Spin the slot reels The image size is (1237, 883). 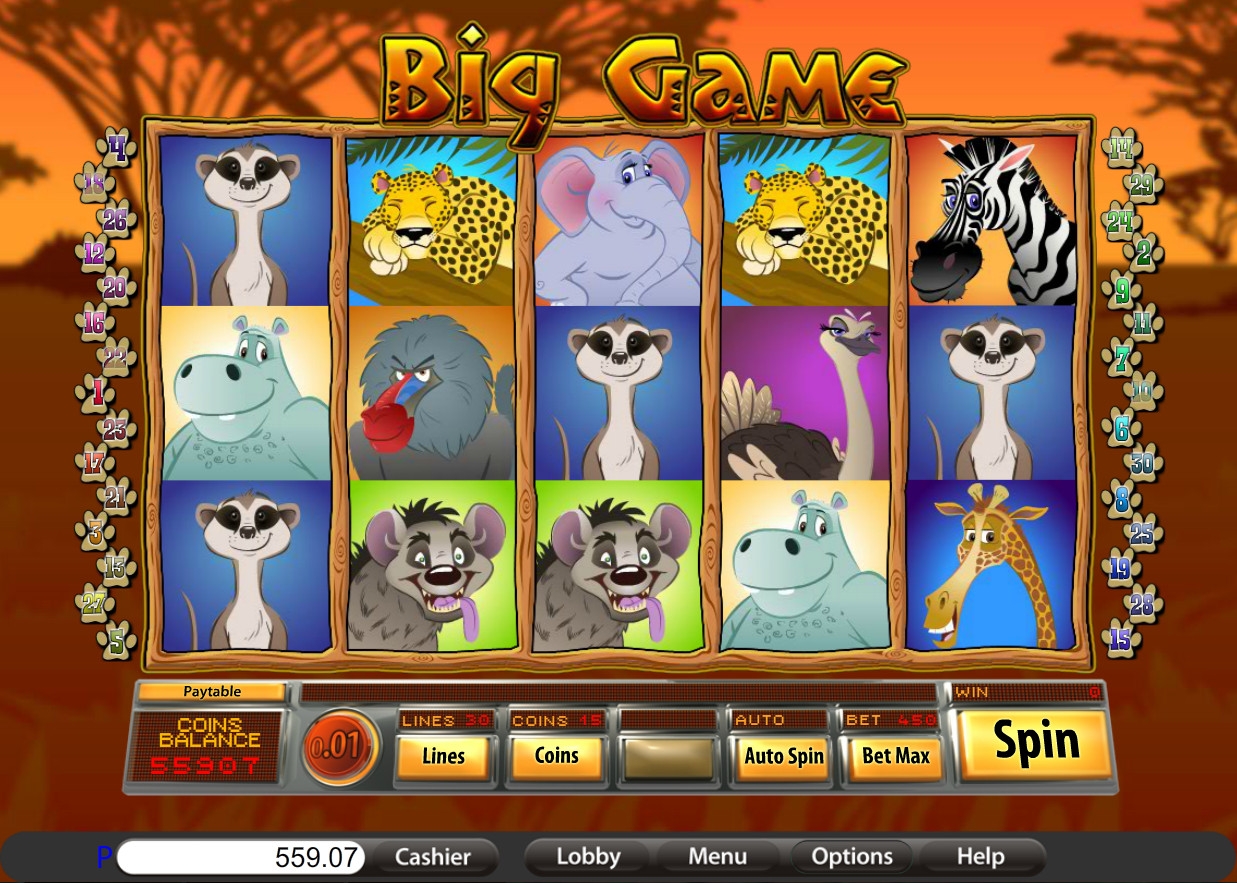point(1036,743)
